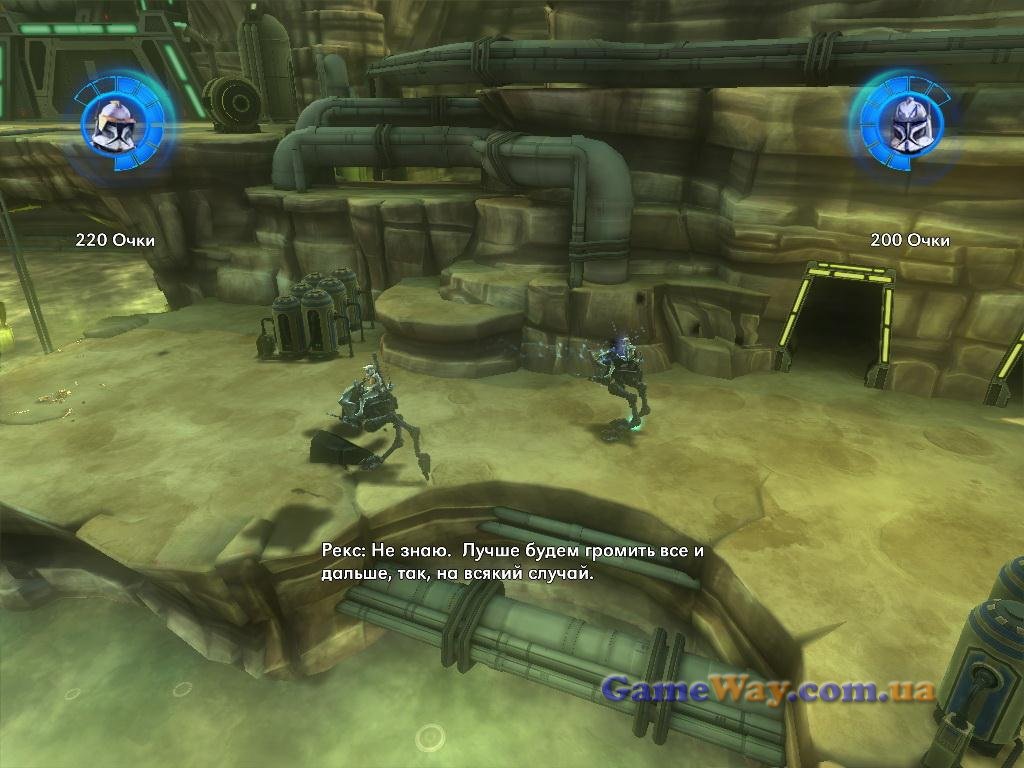Click player one's orange clone helmet portrait

click(x=113, y=127)
